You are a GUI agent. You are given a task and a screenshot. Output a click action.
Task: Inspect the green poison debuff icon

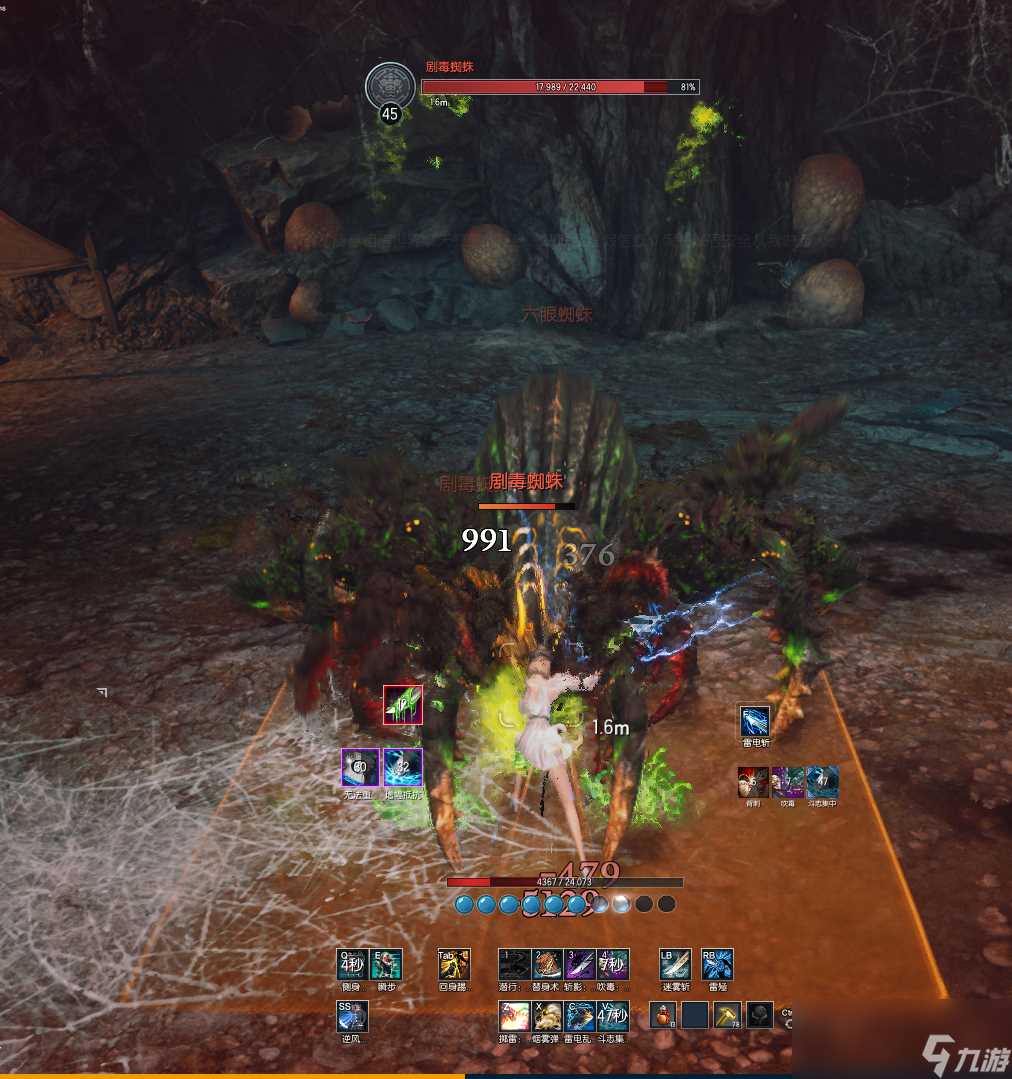[403, 704]
